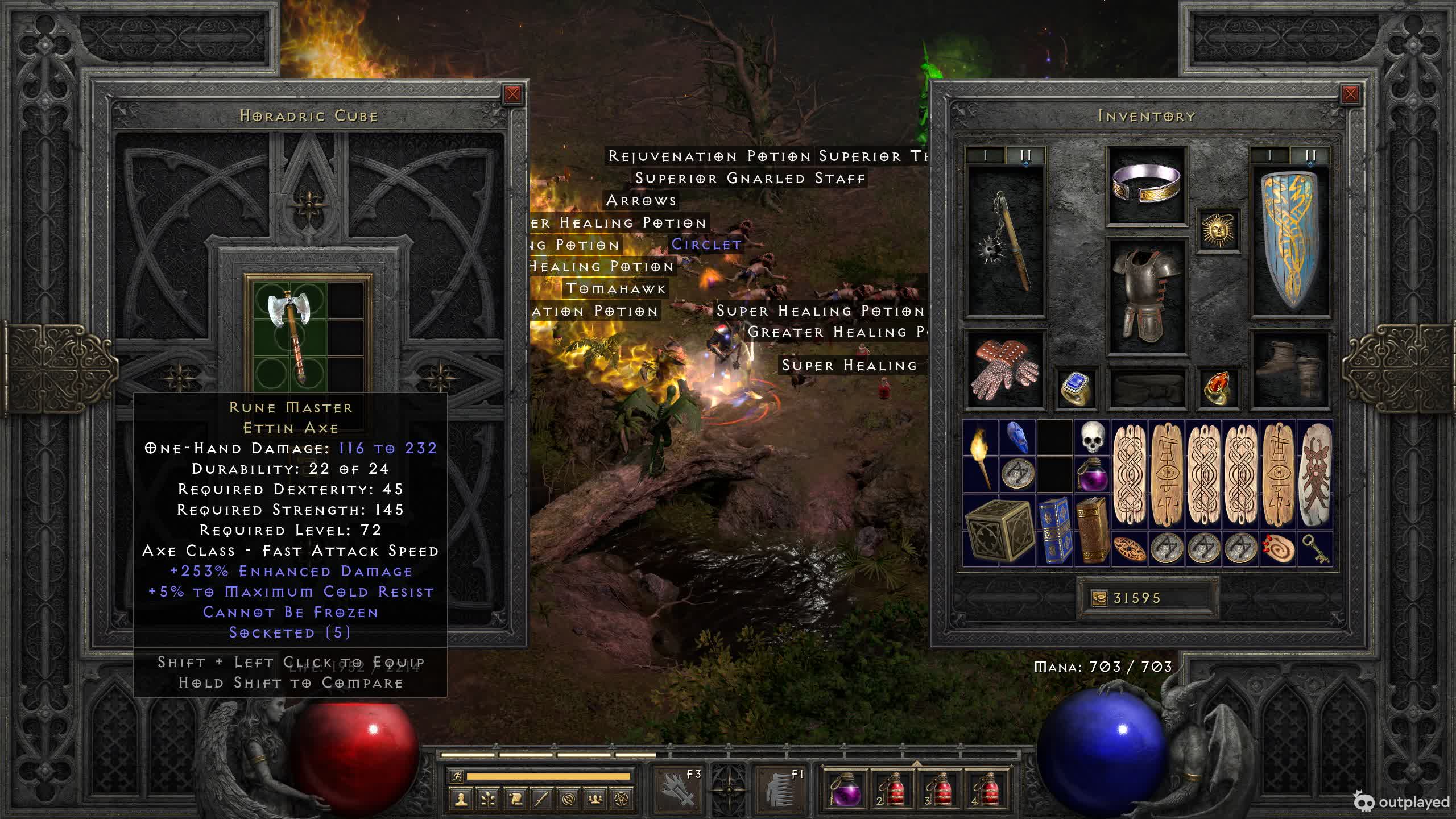Close the Inventory panel
Image resolution: width=1456 pixels, height=819 pixels.
point(1350,94)
